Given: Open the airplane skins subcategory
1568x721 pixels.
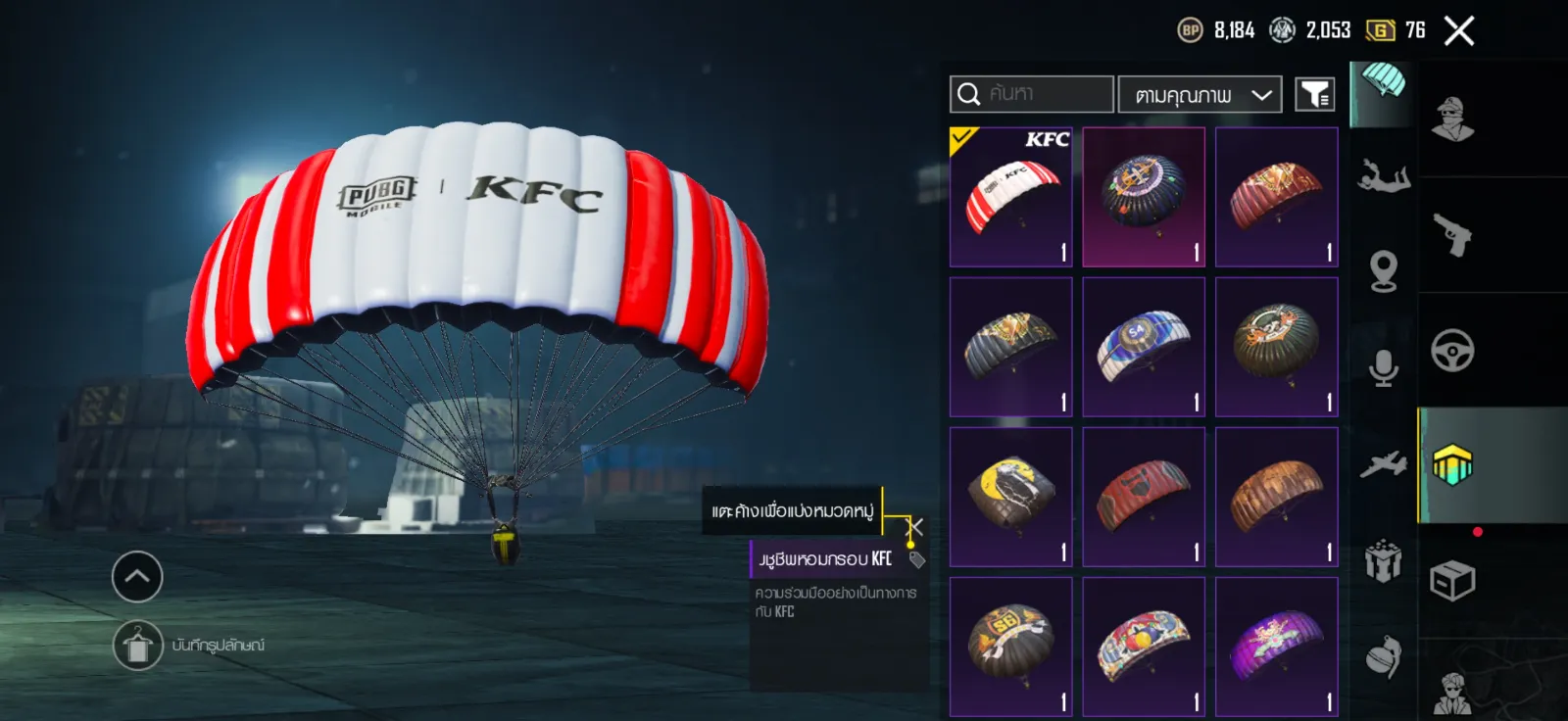Looking at the screenshot, I should tap(1383, 464).
